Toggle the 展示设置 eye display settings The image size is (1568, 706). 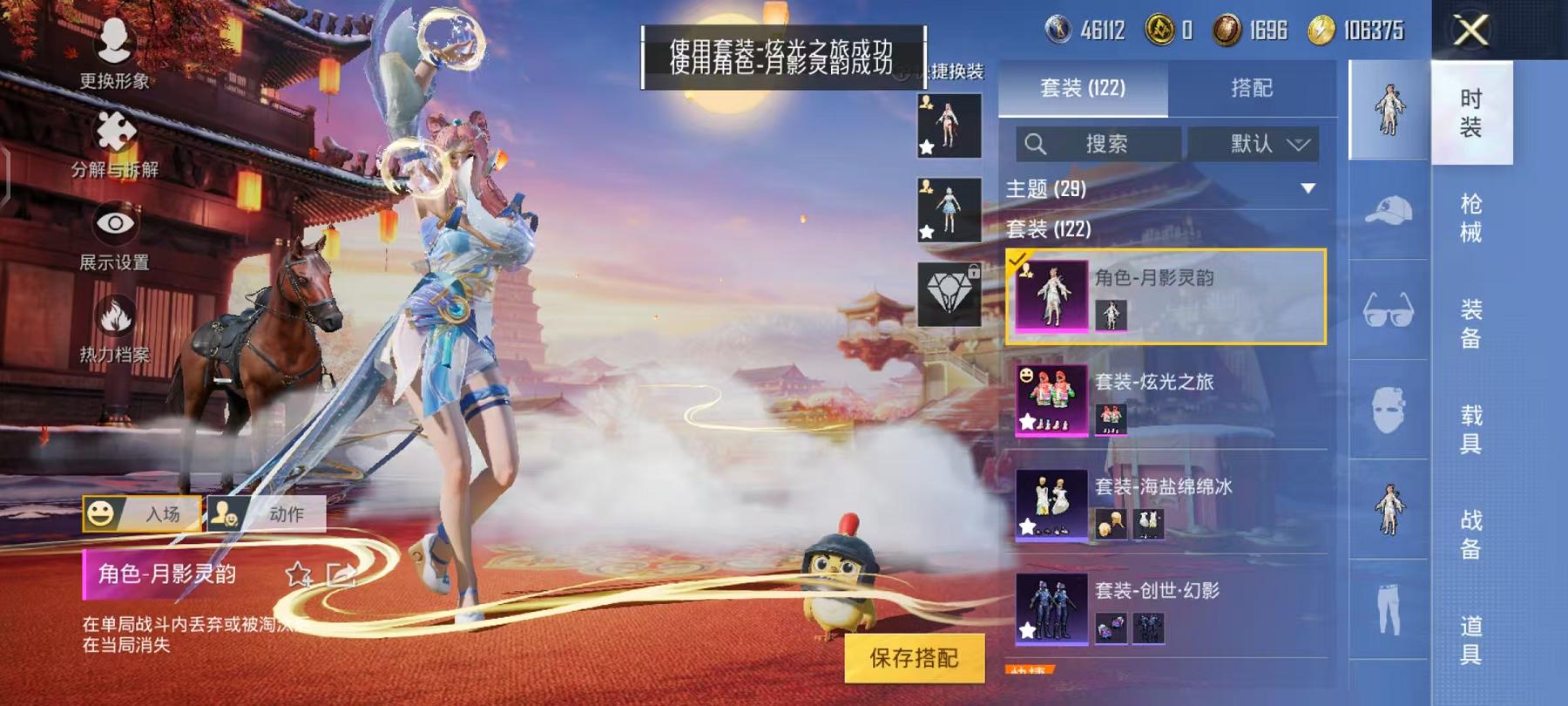(118, 225)
